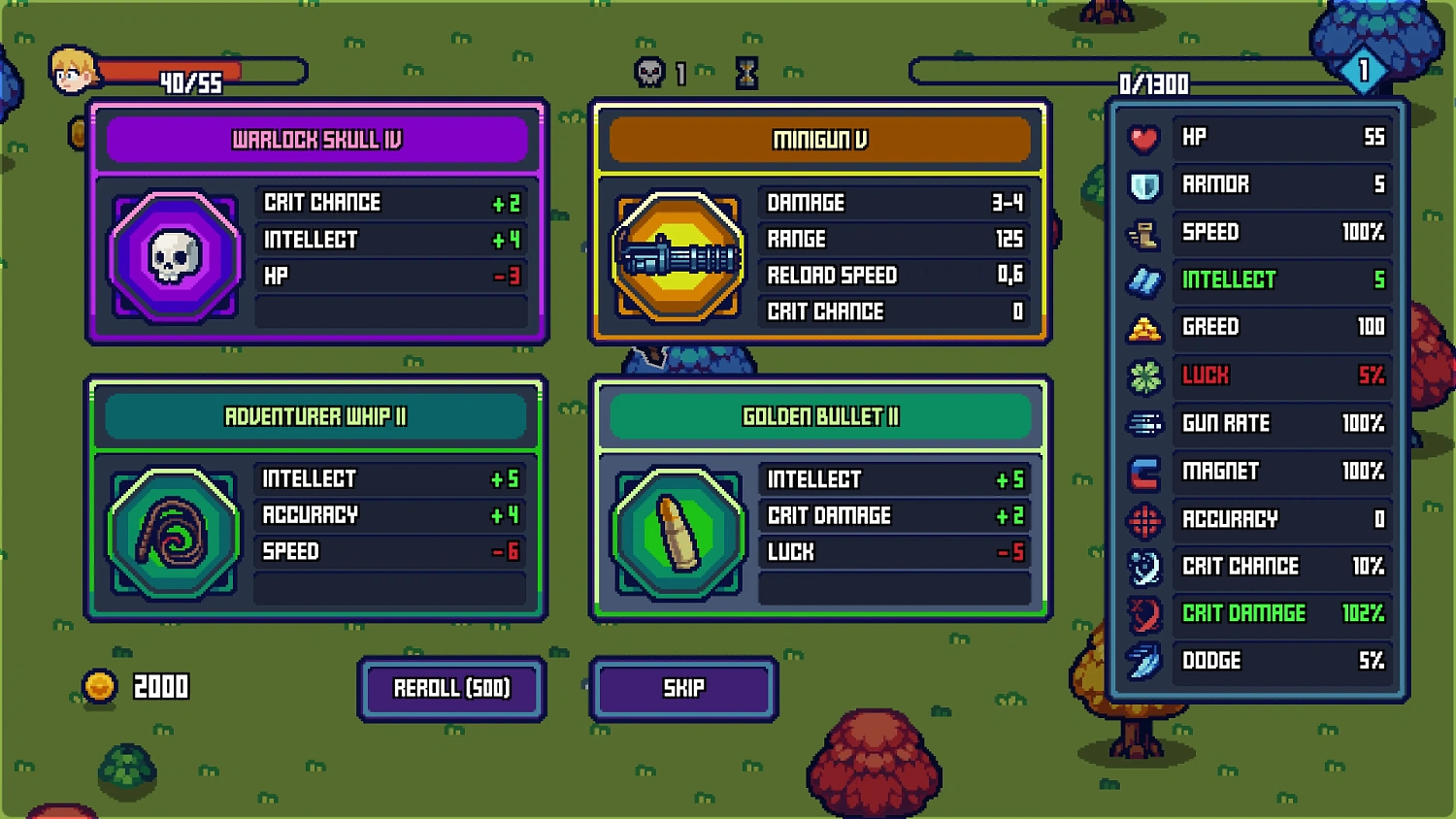This screenshot has width=1456, height=819.
Task: Click the heart HP icon in stats panel
Action: (x=1143, y=138)
